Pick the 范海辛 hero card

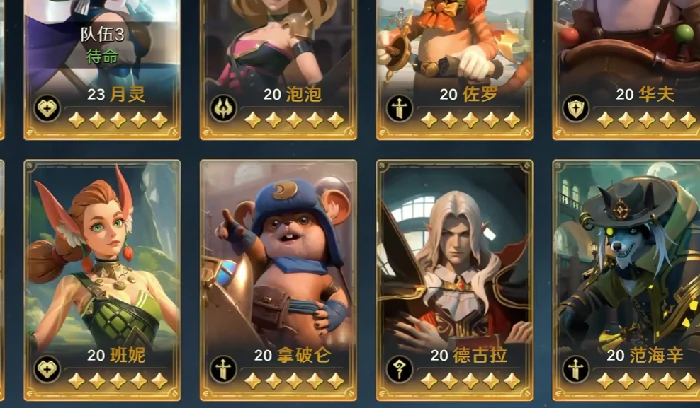(x=628, y=270)
